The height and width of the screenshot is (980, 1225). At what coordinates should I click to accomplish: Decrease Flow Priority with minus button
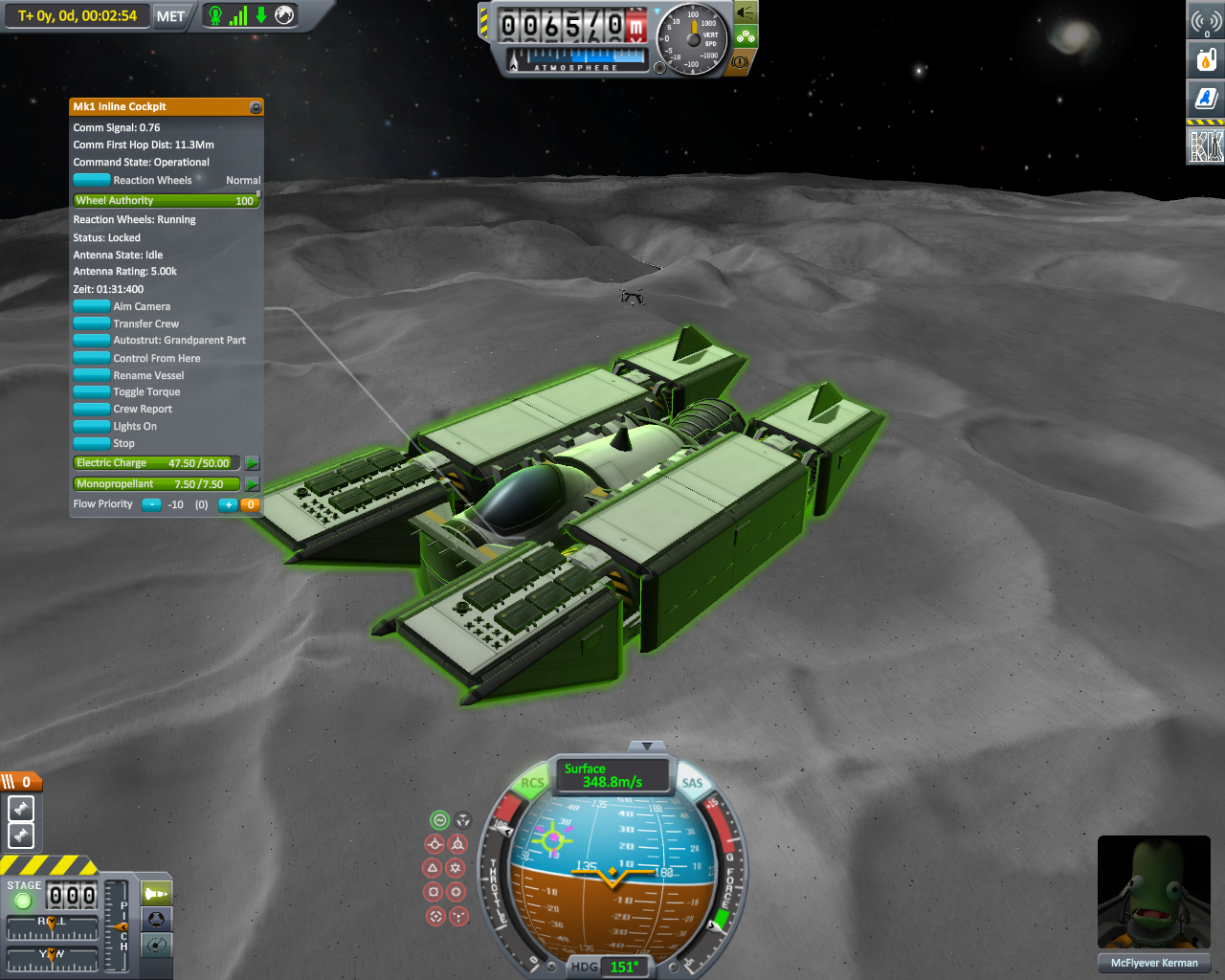pos(151,504)
